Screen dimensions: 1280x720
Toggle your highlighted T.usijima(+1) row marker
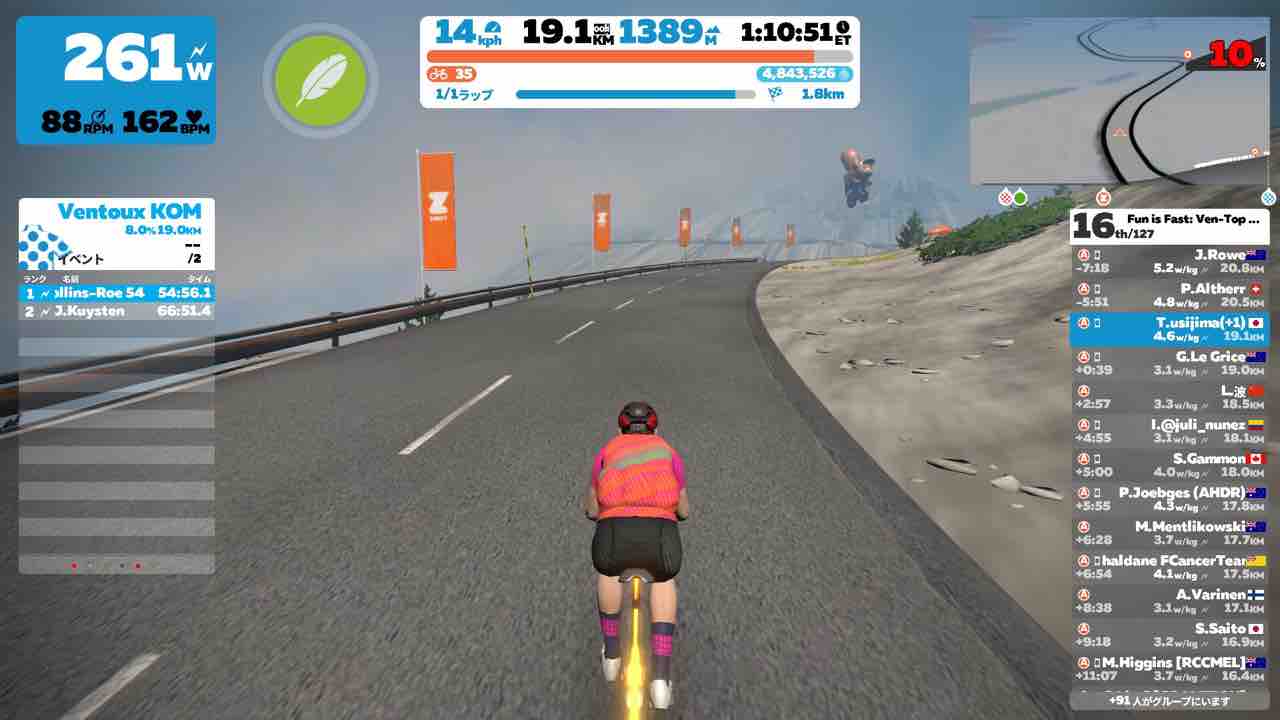click(1085, 322)
